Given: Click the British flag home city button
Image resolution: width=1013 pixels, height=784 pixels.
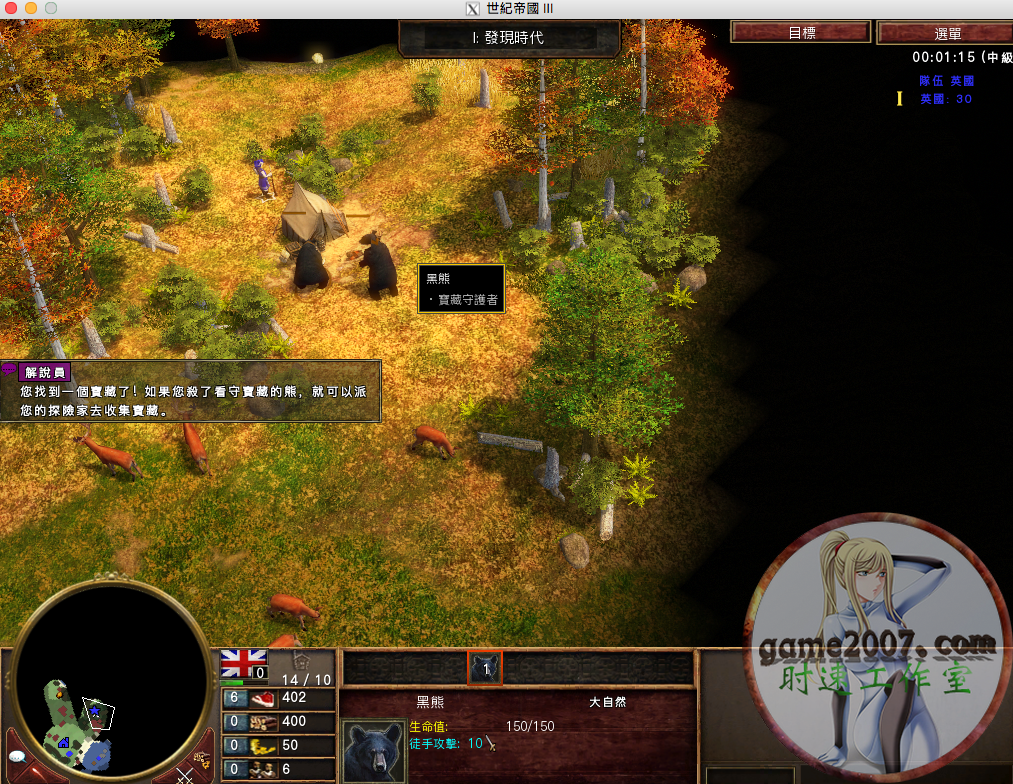Looking at the screenshot, I should 244,661.
